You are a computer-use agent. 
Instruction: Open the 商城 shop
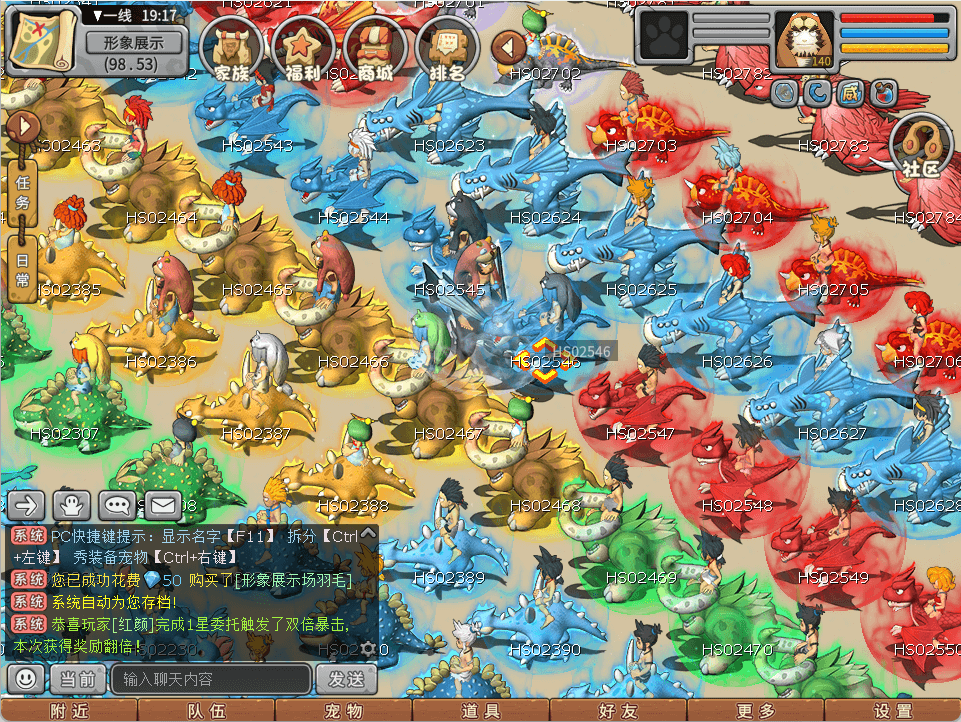pyautogui.click(x=376, y=49)
